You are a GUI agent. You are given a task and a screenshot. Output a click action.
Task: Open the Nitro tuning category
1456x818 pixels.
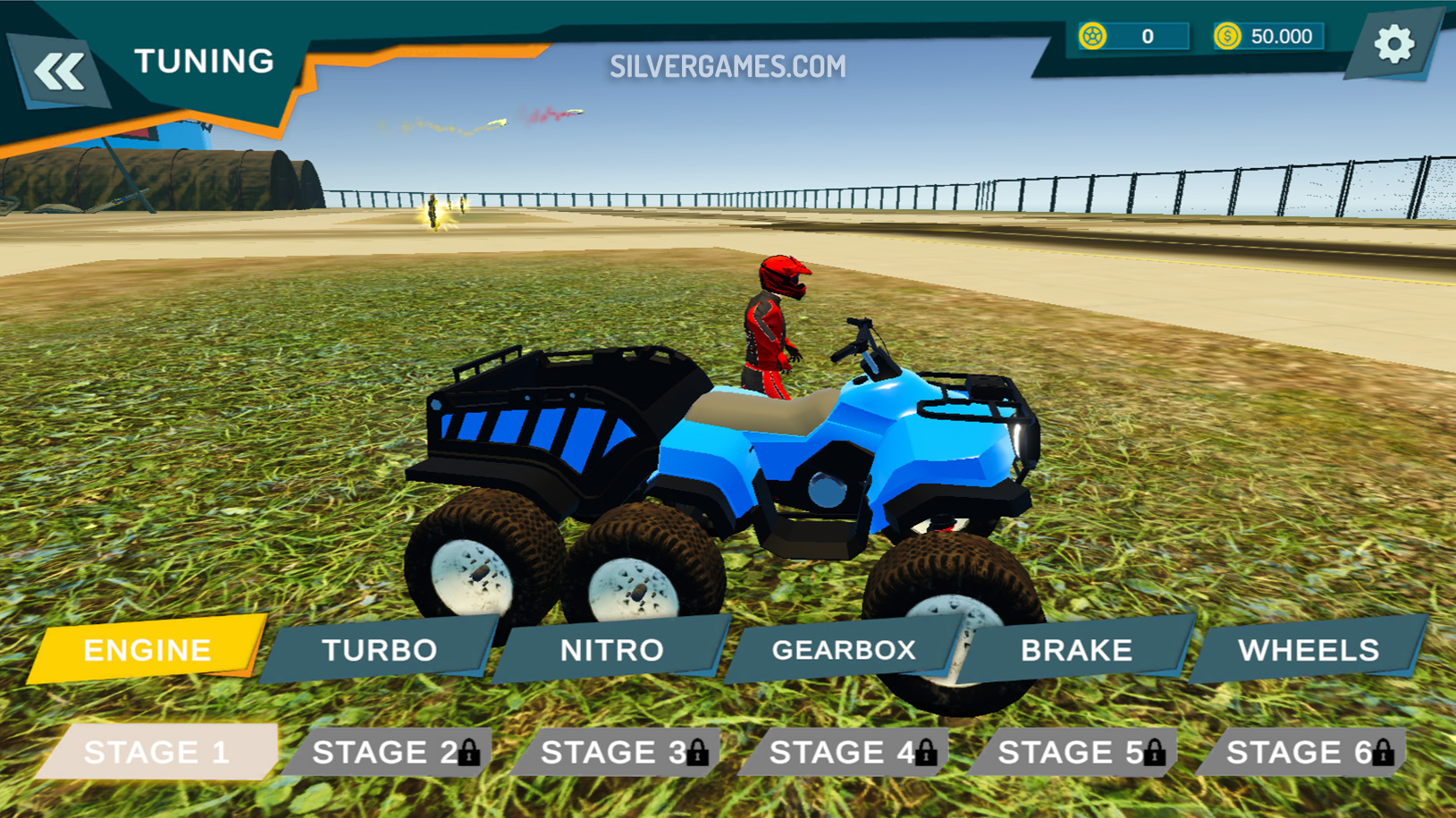[x=612, y=650]
